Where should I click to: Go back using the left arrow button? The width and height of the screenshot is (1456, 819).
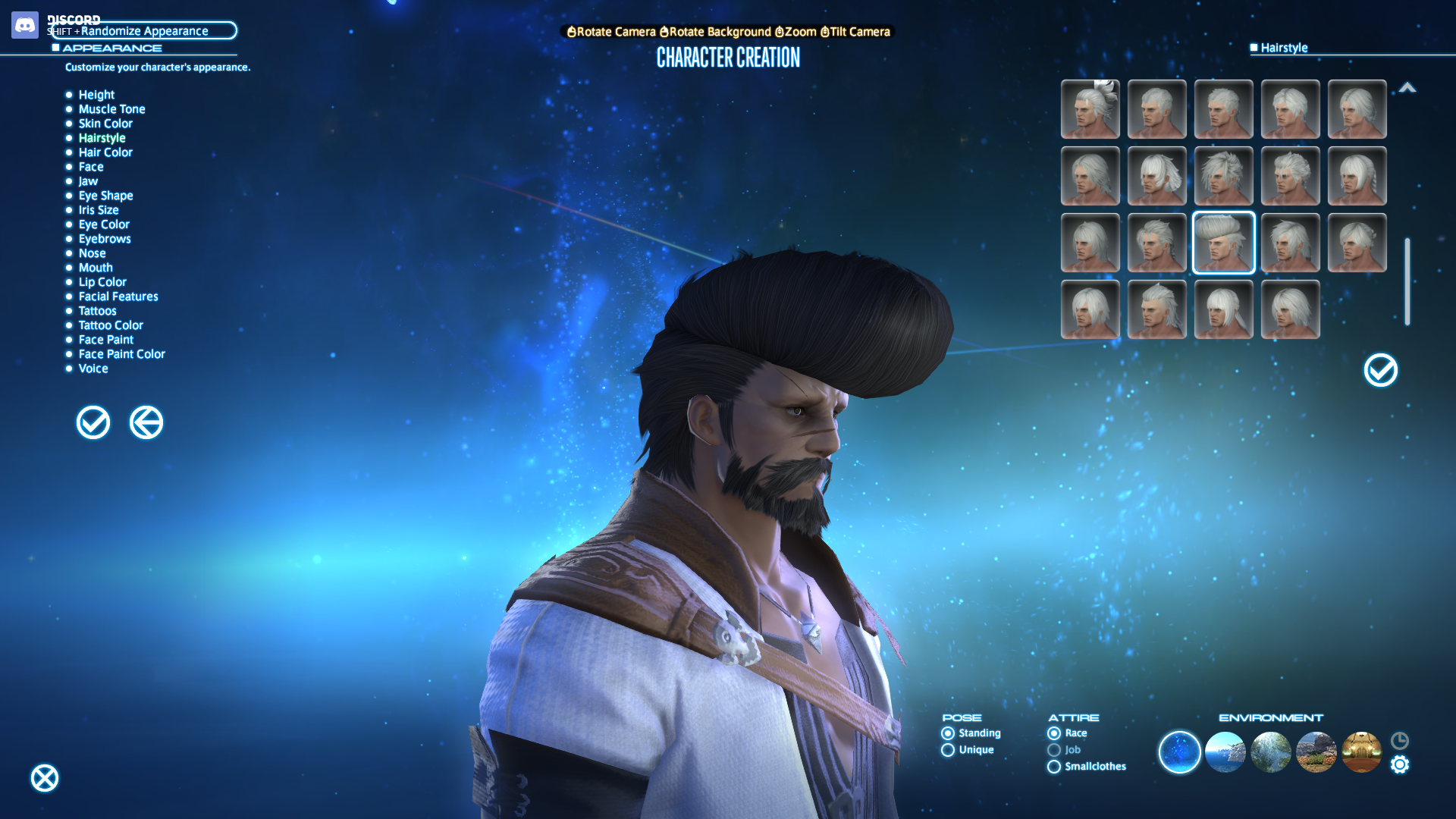(x=146, y=422)
